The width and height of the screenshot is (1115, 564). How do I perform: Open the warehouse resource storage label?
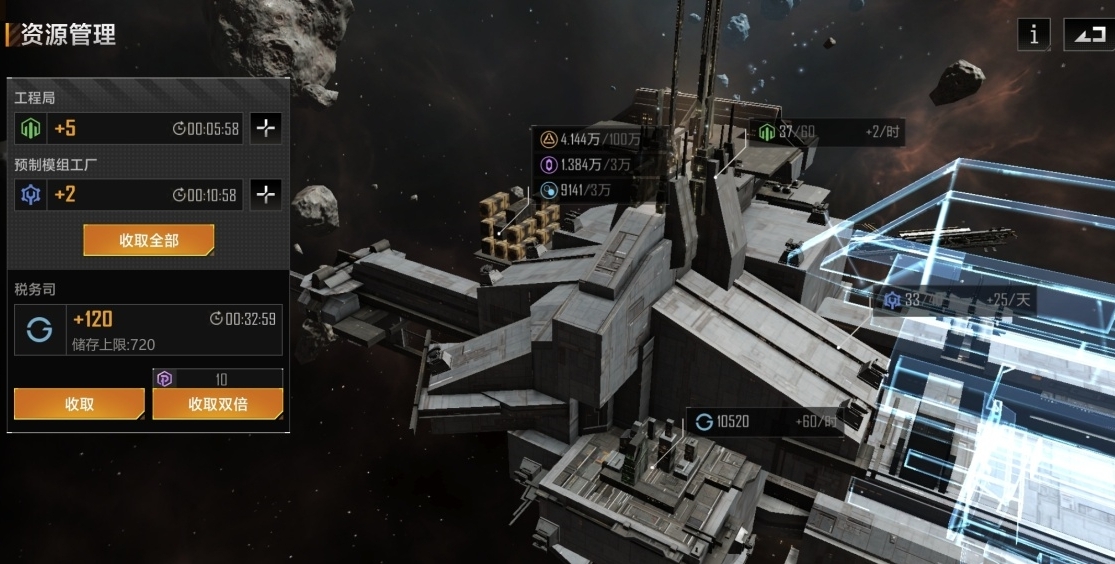[590, 164]
